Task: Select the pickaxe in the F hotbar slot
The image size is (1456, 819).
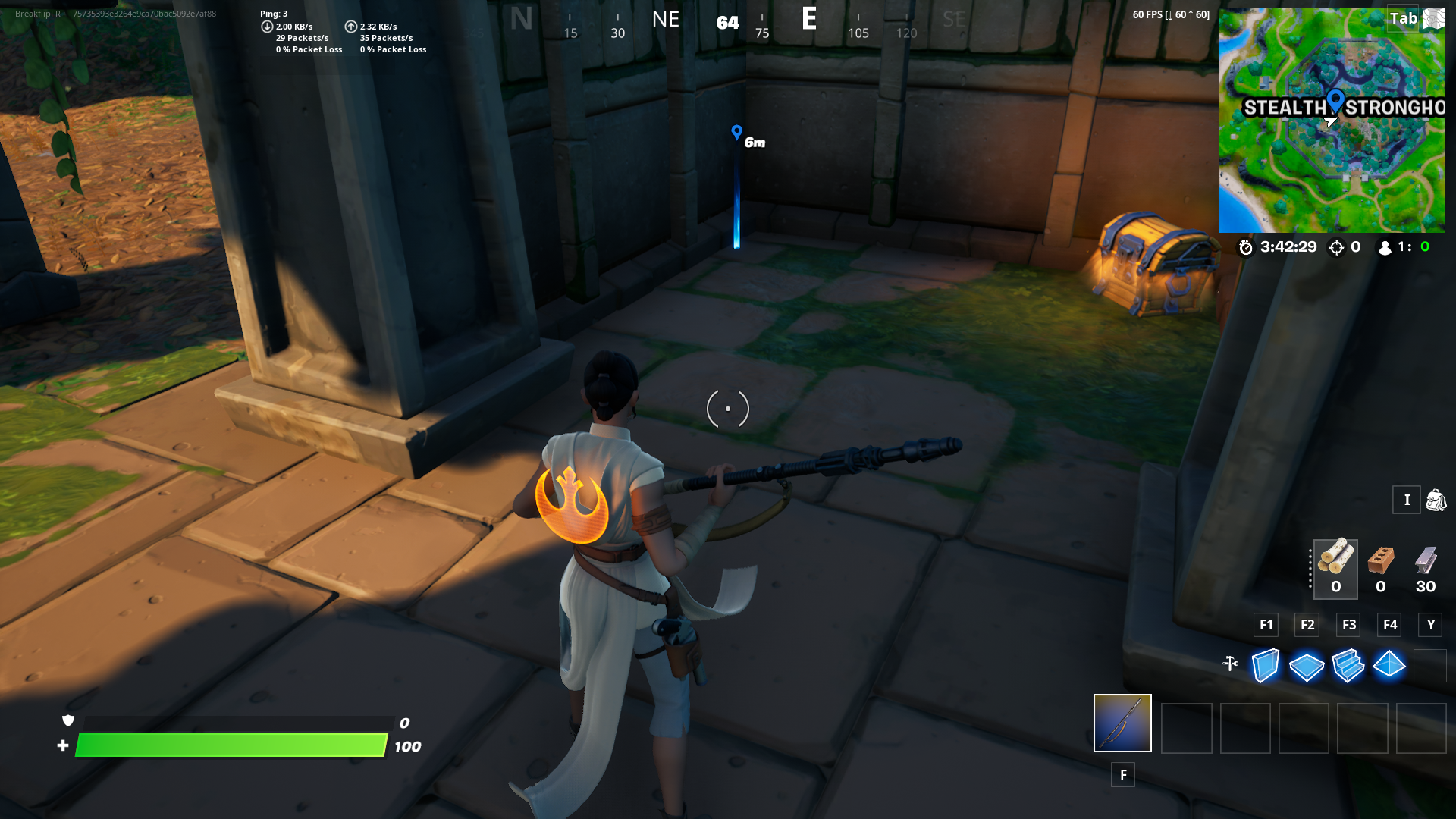Action: pos(1122,723)
